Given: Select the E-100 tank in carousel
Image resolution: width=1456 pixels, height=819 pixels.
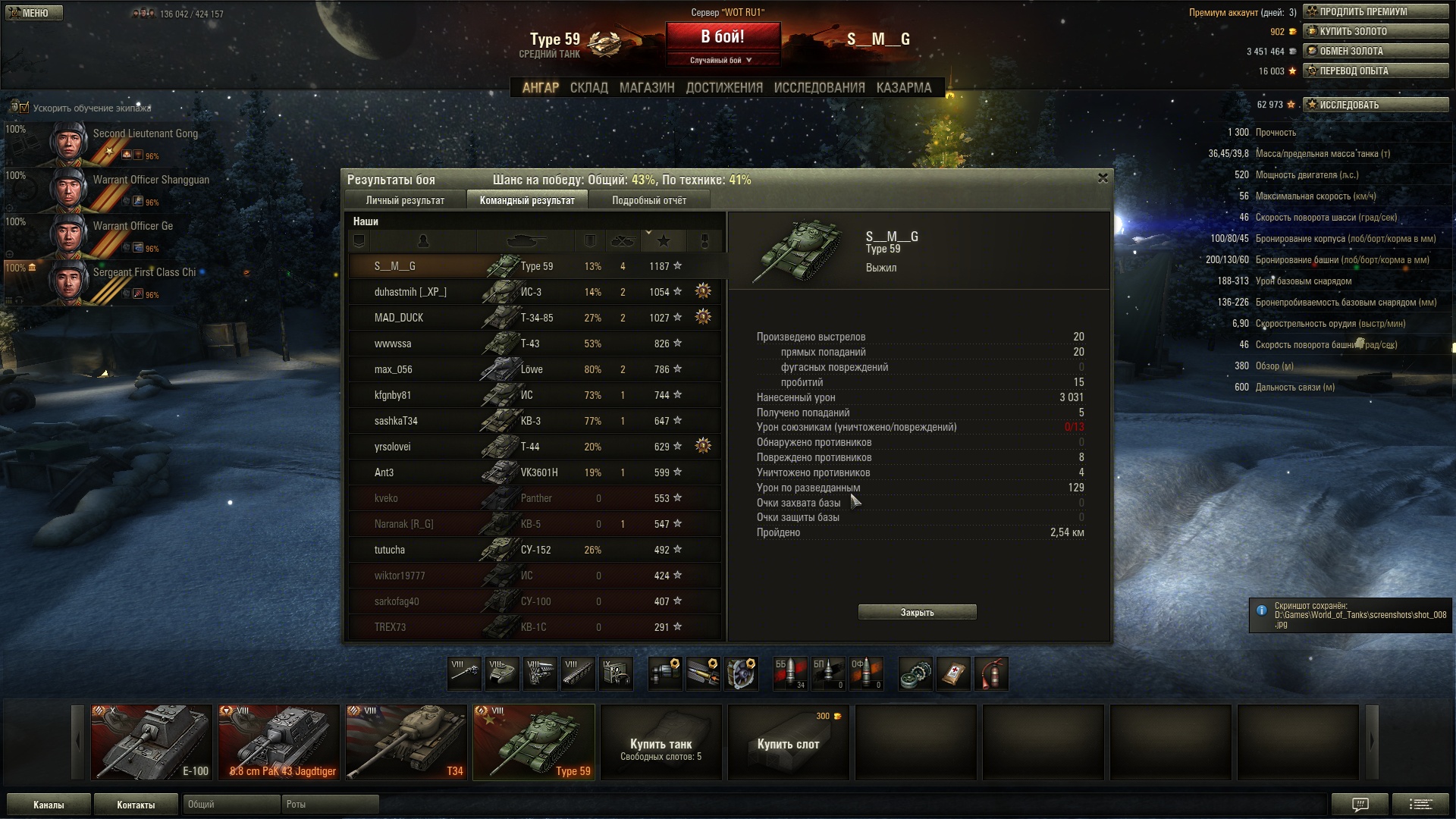Looking at the screenshot, I should pyautogui.click(x=152, y=742).
